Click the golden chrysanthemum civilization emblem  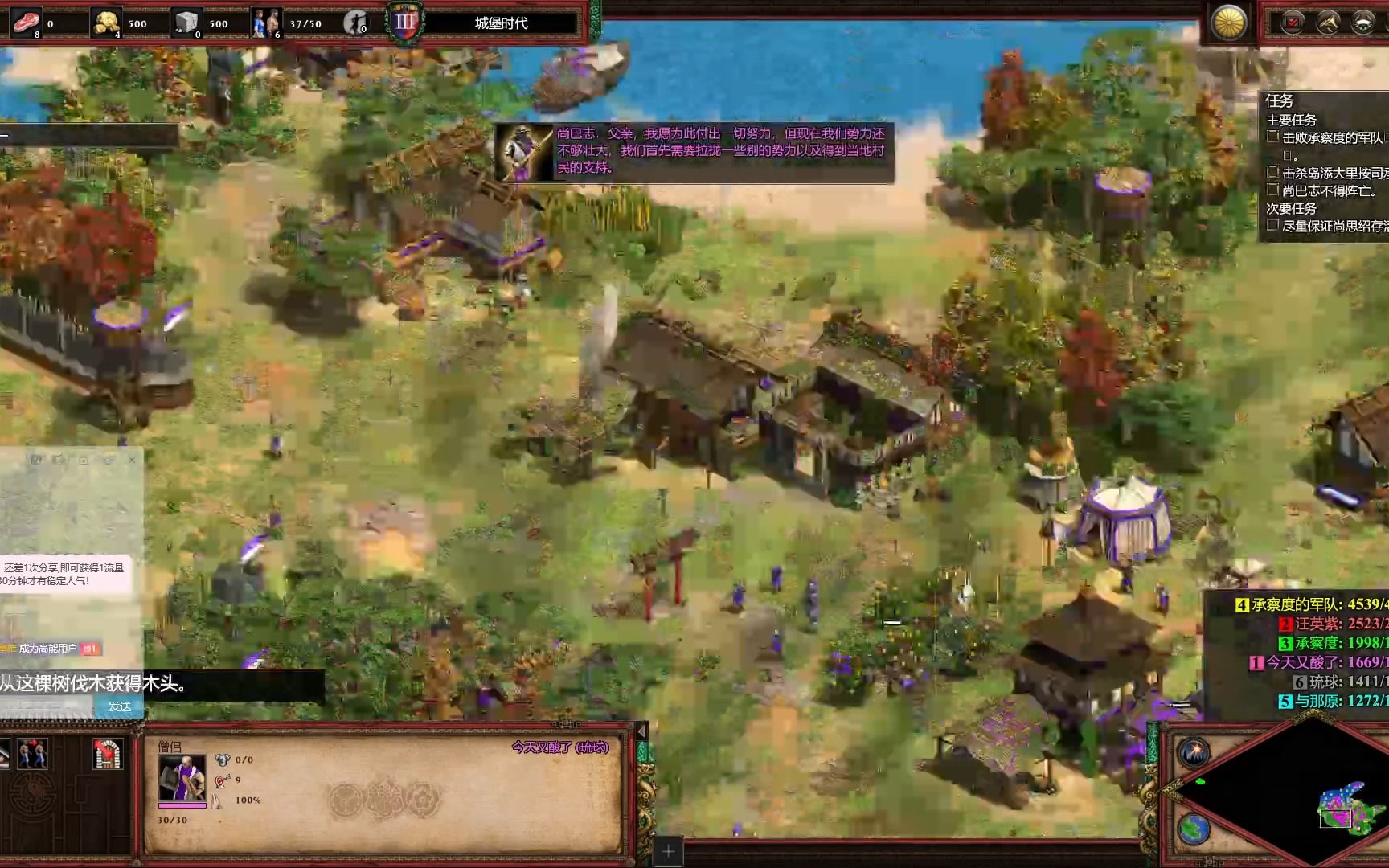point(1228,23)
